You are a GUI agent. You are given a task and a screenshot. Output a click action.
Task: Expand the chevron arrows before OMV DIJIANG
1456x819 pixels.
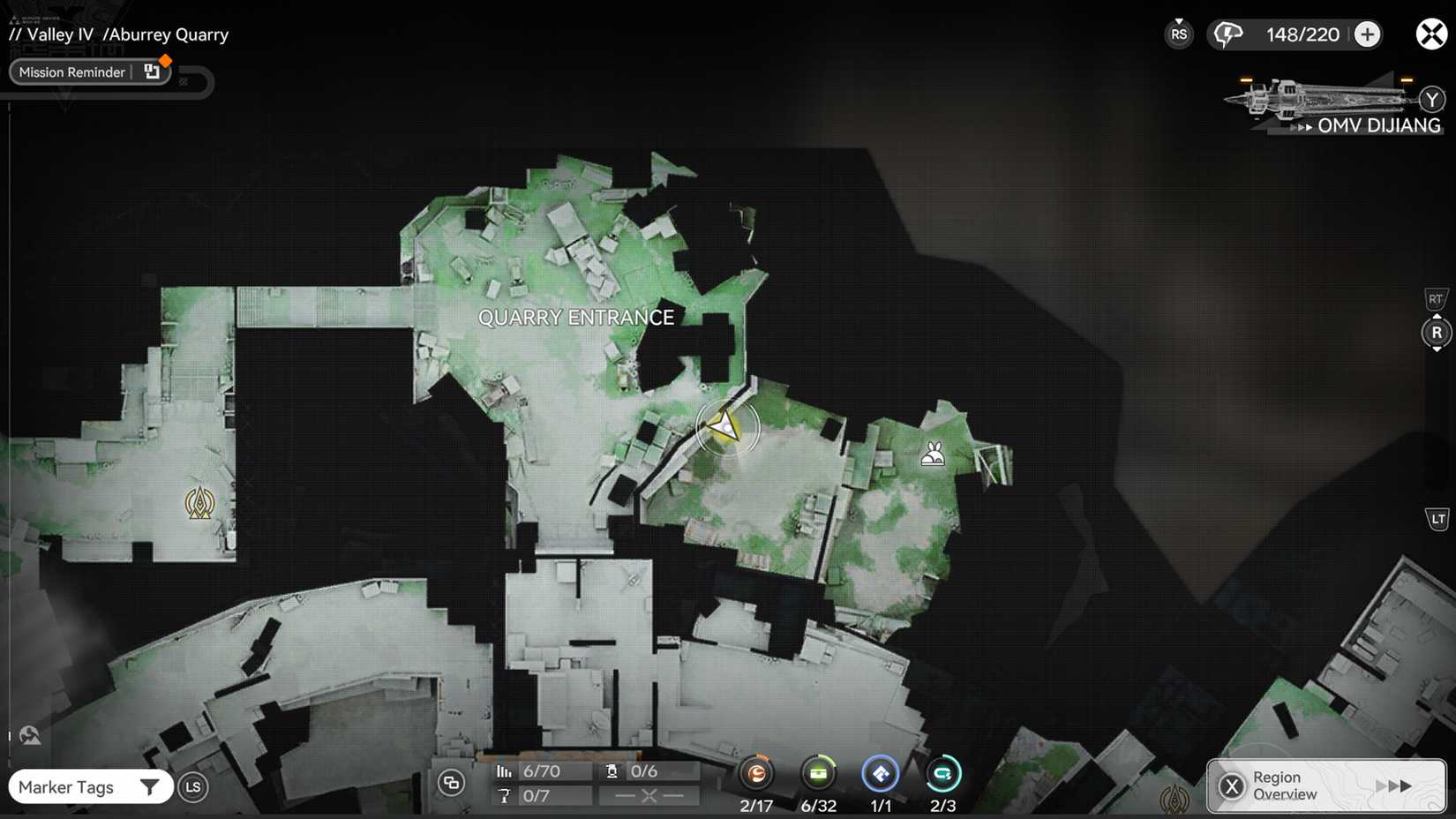(x=1304, y=126)
